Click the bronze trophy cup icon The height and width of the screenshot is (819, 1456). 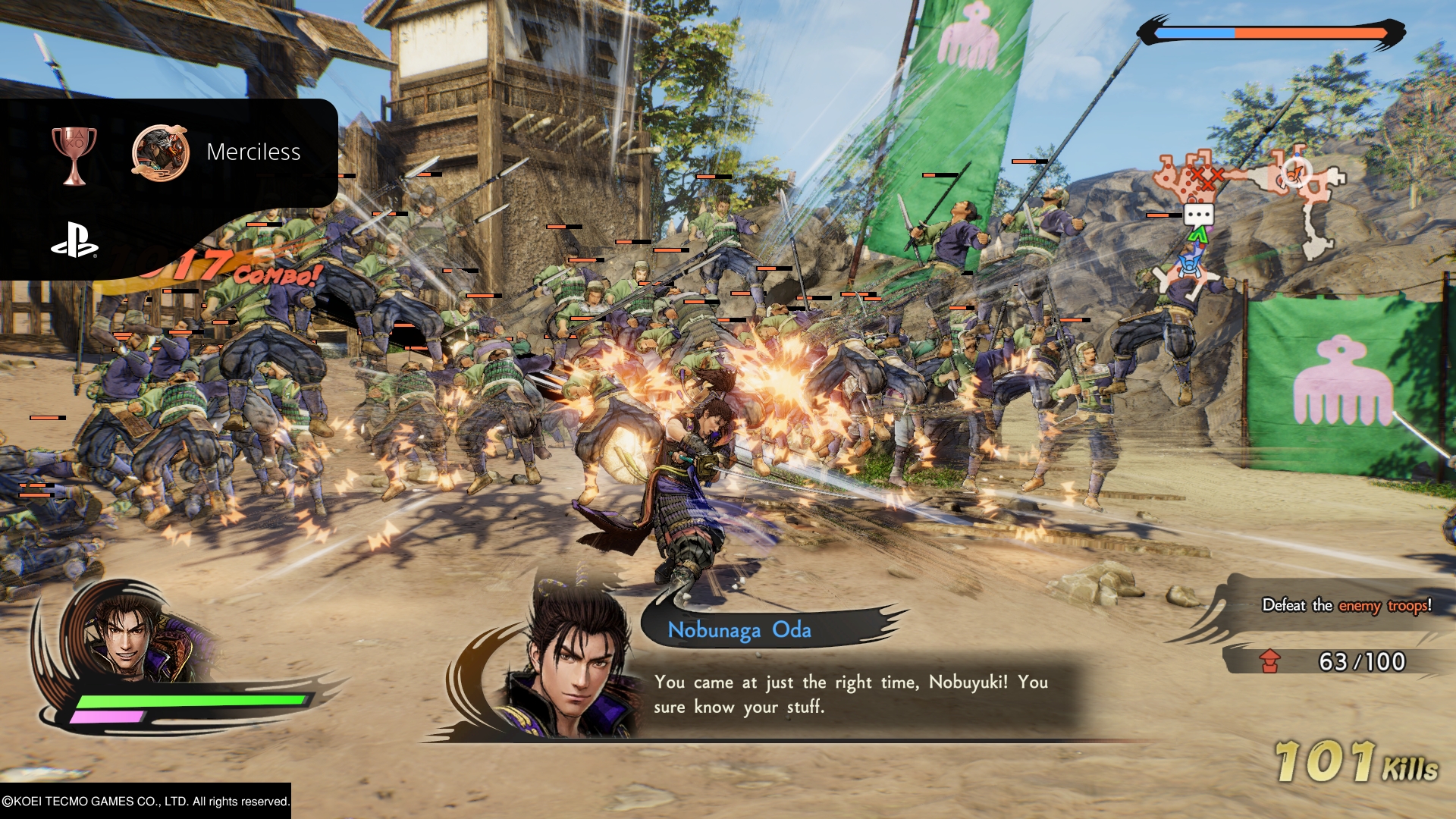tap(74, 155)
